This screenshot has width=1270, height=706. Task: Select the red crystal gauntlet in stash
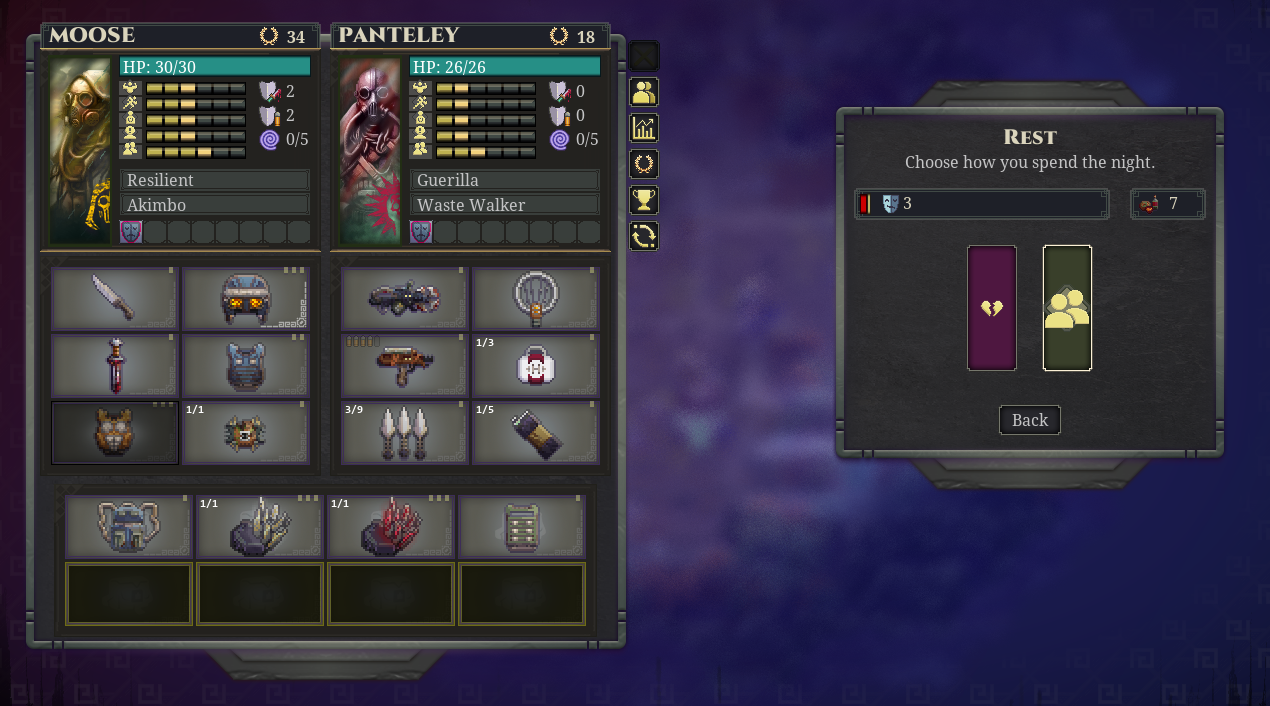[x=390, y=526]
